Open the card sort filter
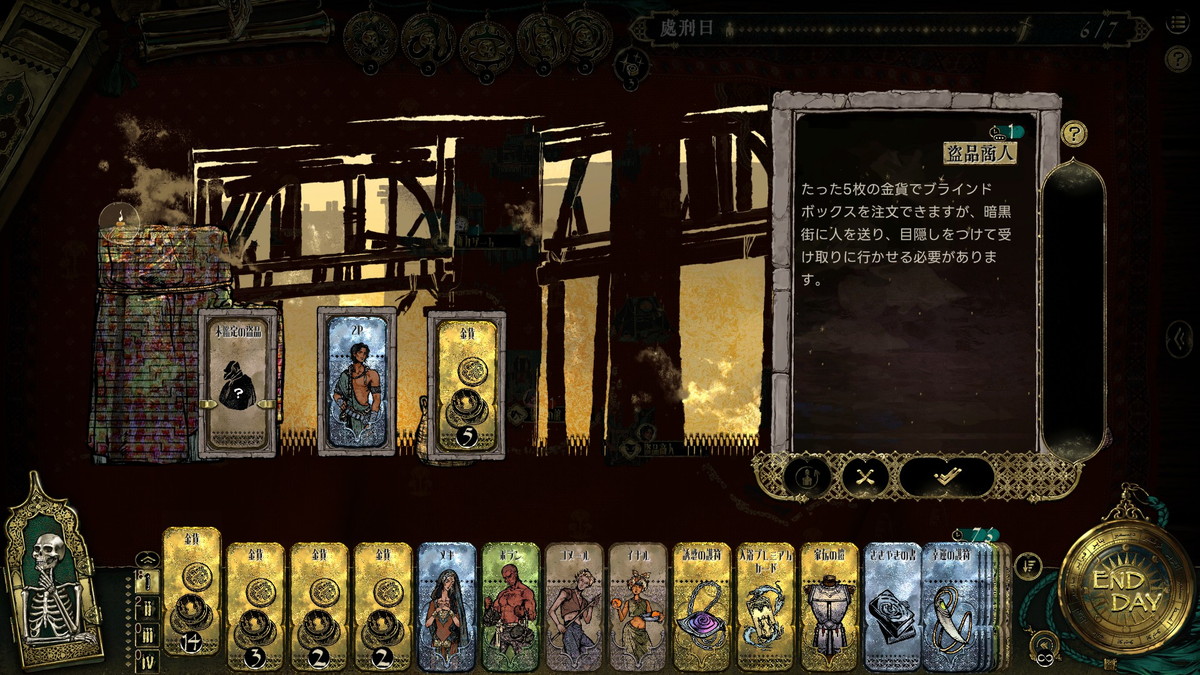The height and width of the screenshot is (675, 1200). (x=1029, y=566)
